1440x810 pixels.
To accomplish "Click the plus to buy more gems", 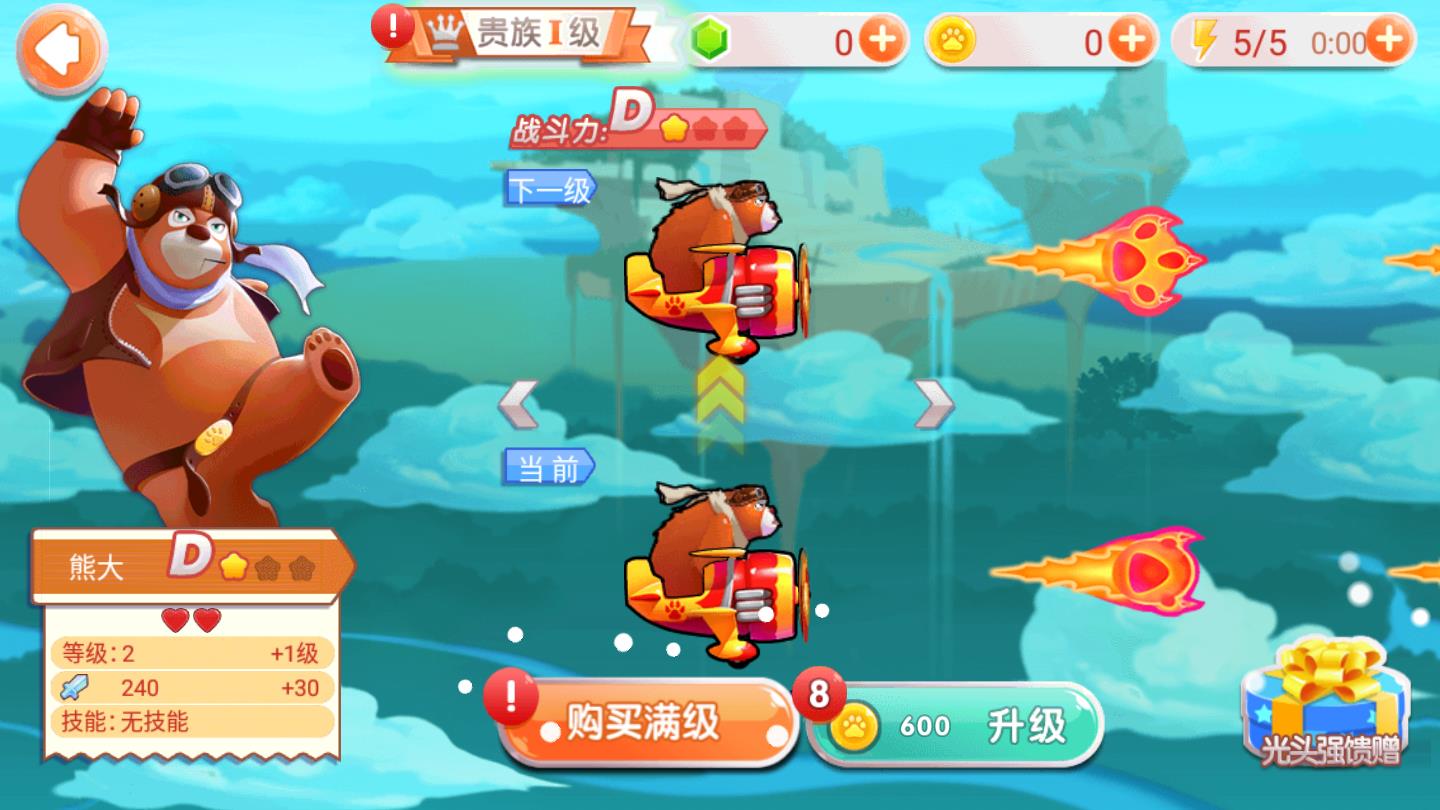I will [880, 38].
